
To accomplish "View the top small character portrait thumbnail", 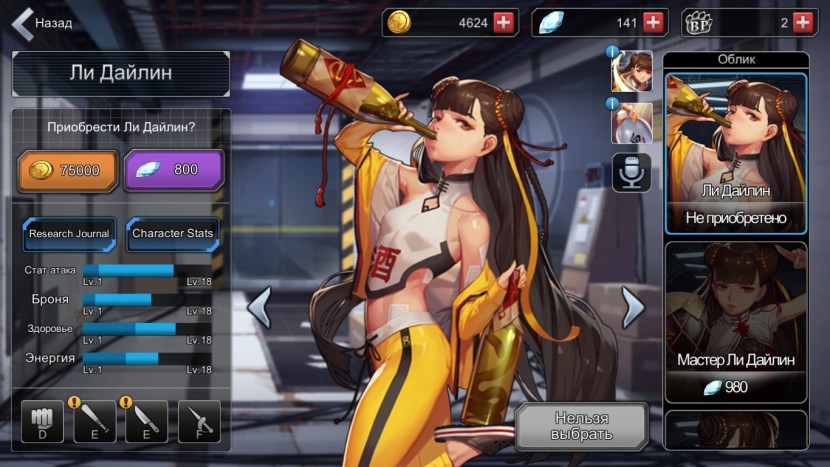I will pyautogui.click(x=632, y=71).
